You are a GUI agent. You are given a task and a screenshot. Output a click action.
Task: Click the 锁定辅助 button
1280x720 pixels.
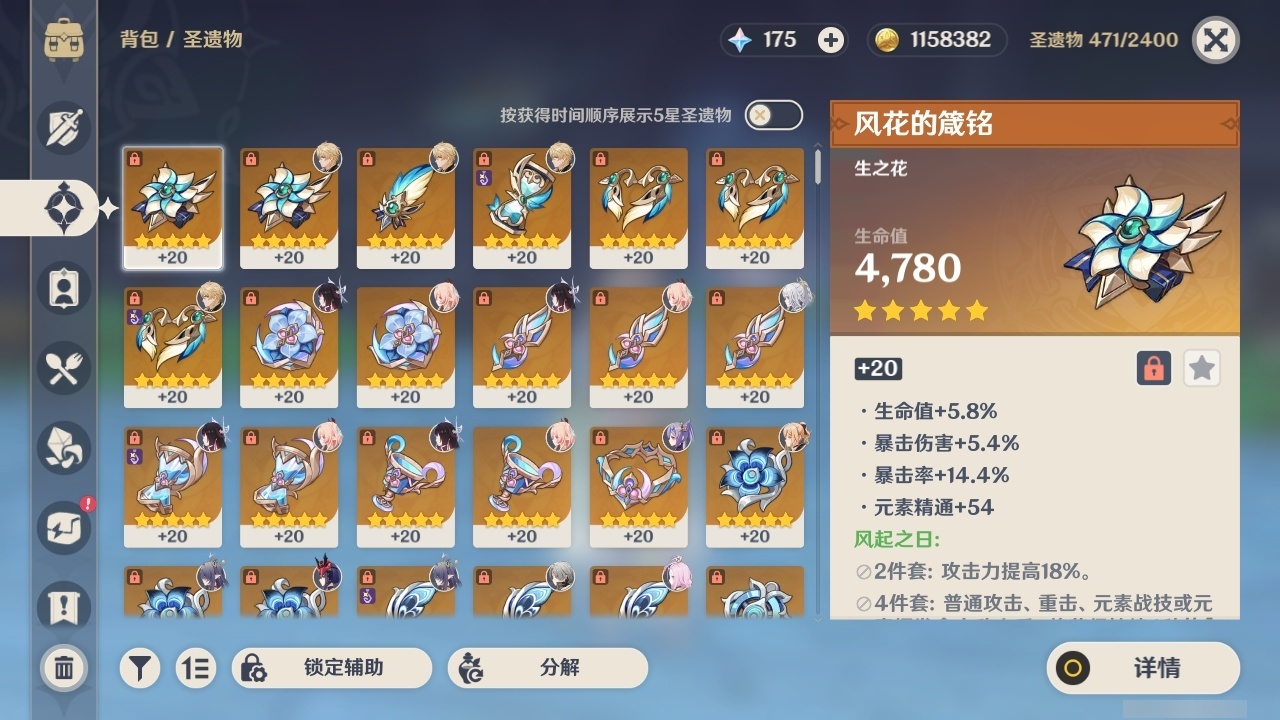(x=330, y=667)
